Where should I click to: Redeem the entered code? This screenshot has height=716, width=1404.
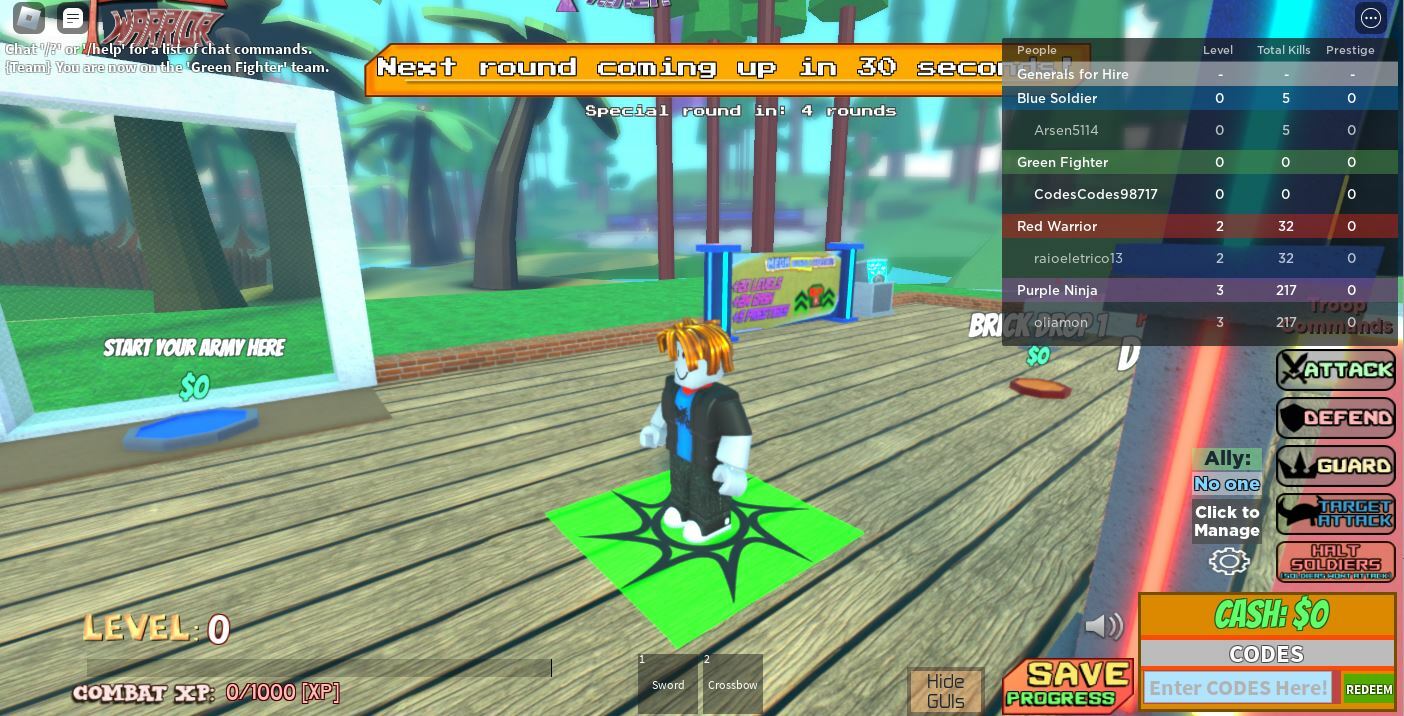pos(1369,689)
